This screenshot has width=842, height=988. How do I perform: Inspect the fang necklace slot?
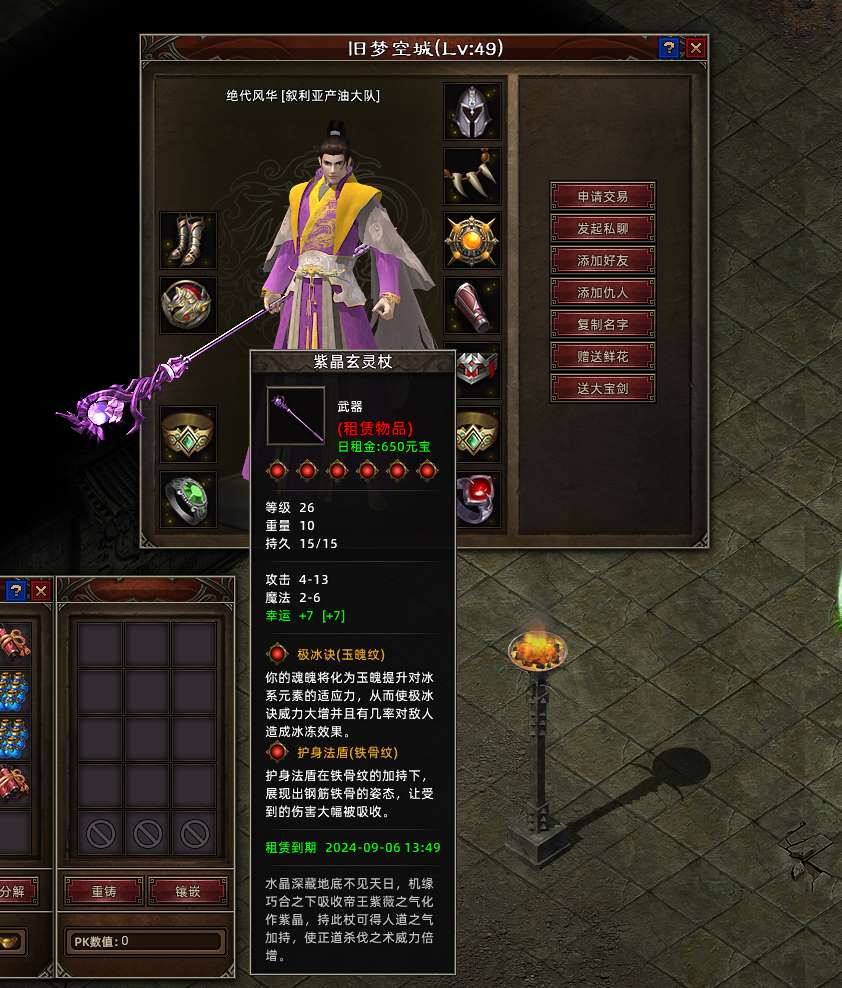(472, 176)
